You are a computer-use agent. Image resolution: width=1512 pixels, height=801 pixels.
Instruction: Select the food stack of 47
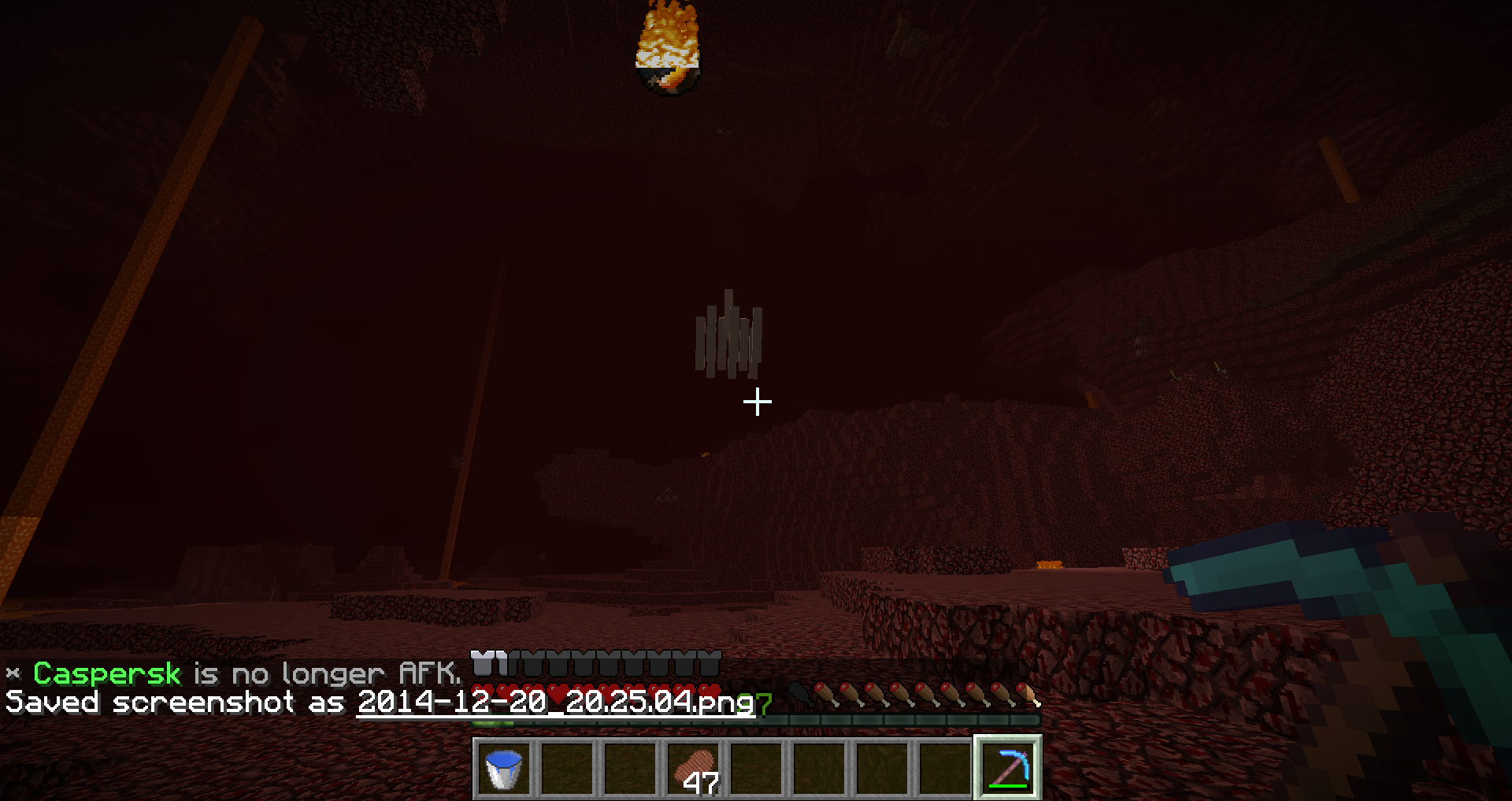pos(694,769)
